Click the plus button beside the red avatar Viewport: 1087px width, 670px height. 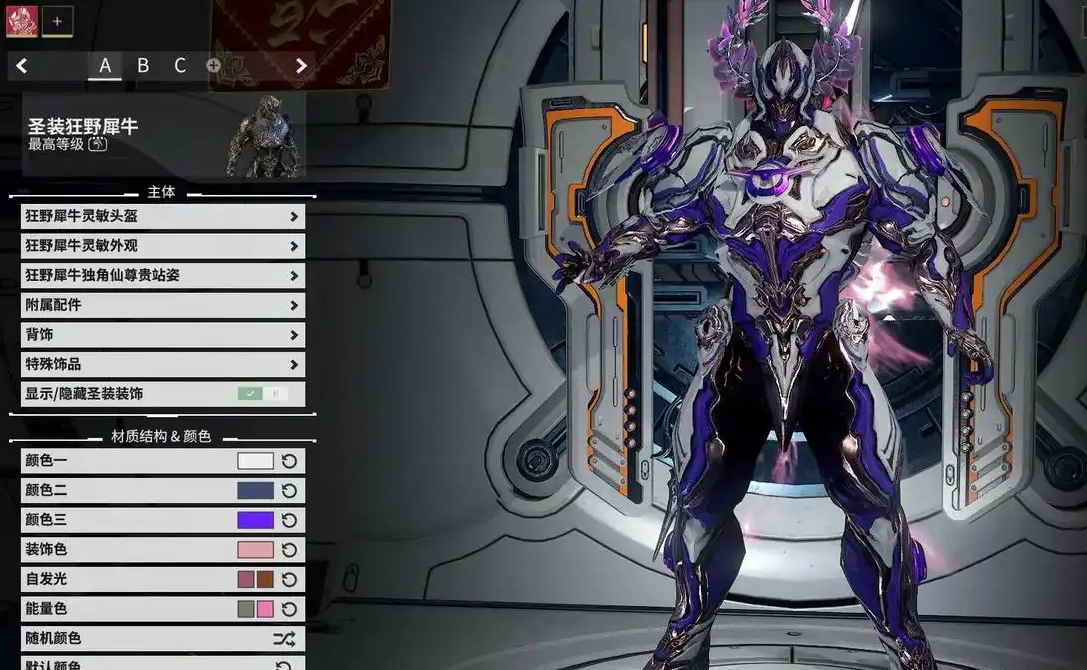click(x=57, y=21)
